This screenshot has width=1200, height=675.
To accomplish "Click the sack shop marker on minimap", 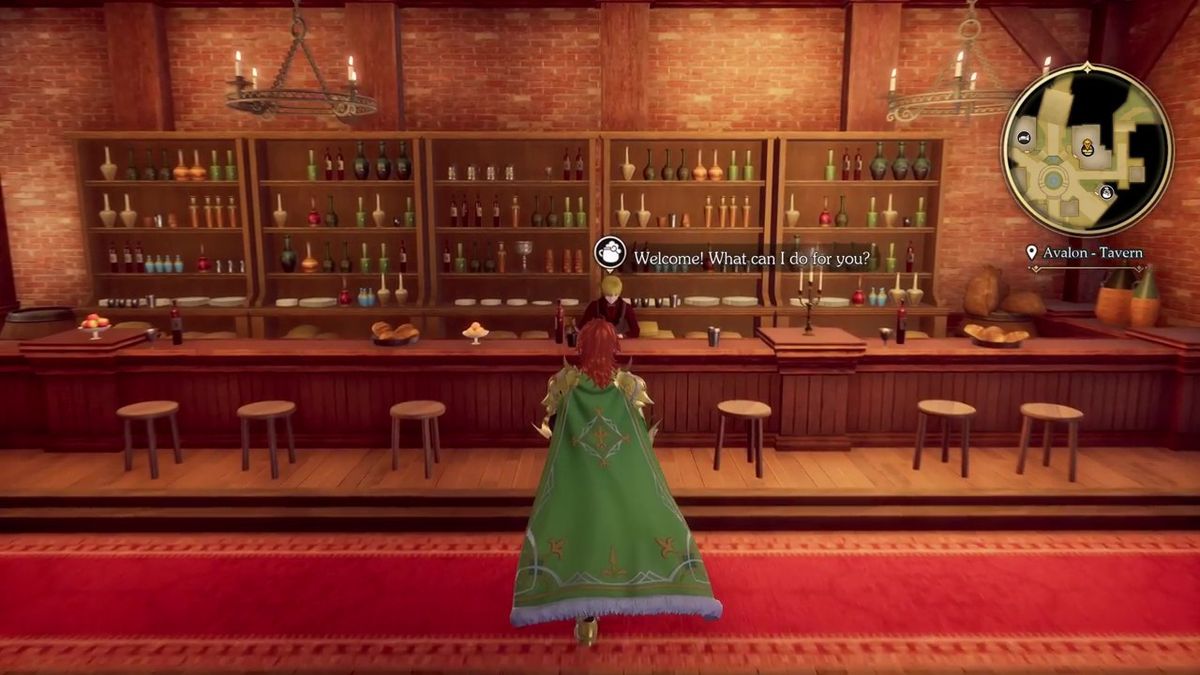I will click(x=1107, y=192).
